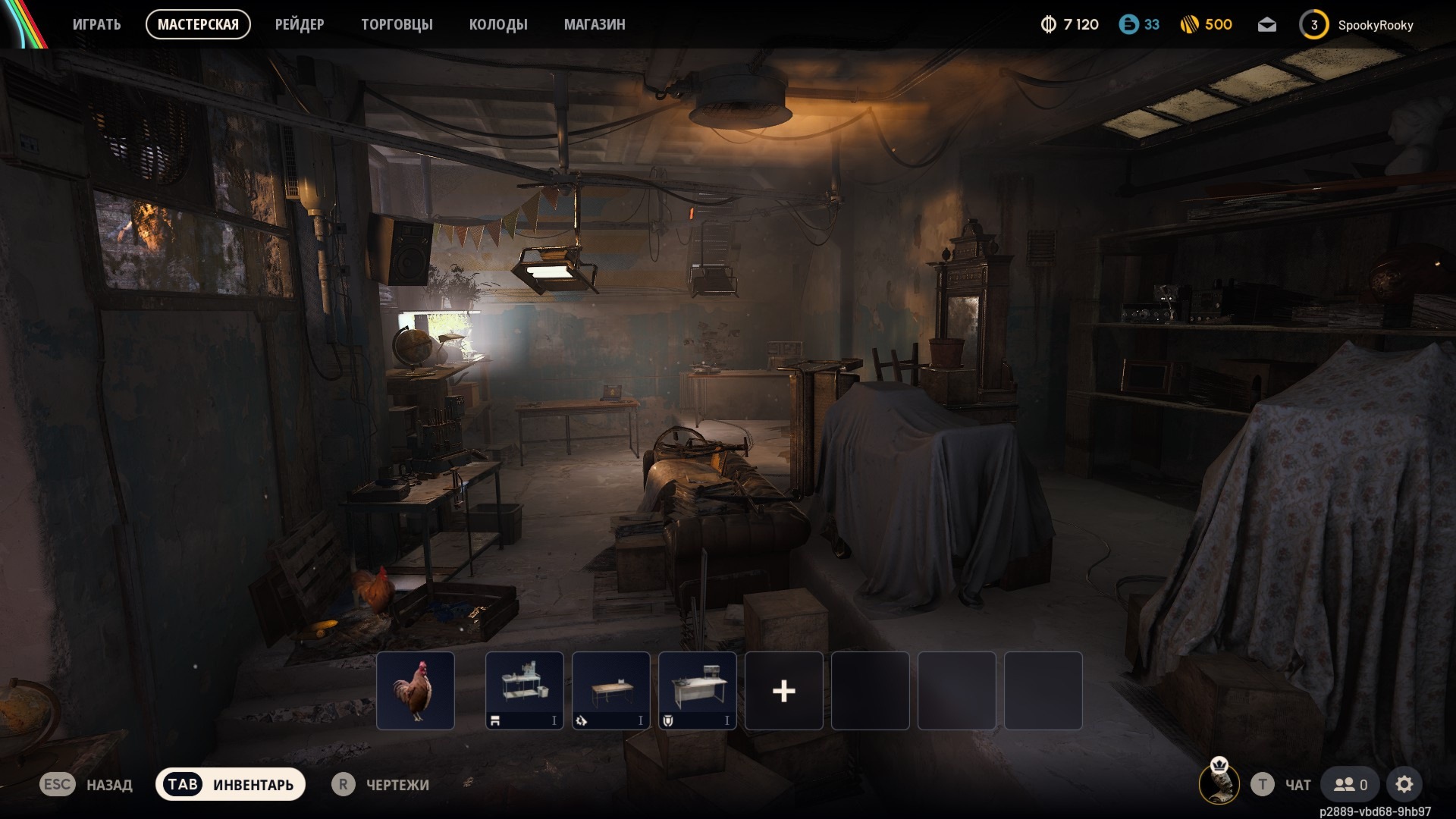1456x819 pixels.
Task: Open the ИНВЕНТАРЬ inventory
Action: coord(231,785)
